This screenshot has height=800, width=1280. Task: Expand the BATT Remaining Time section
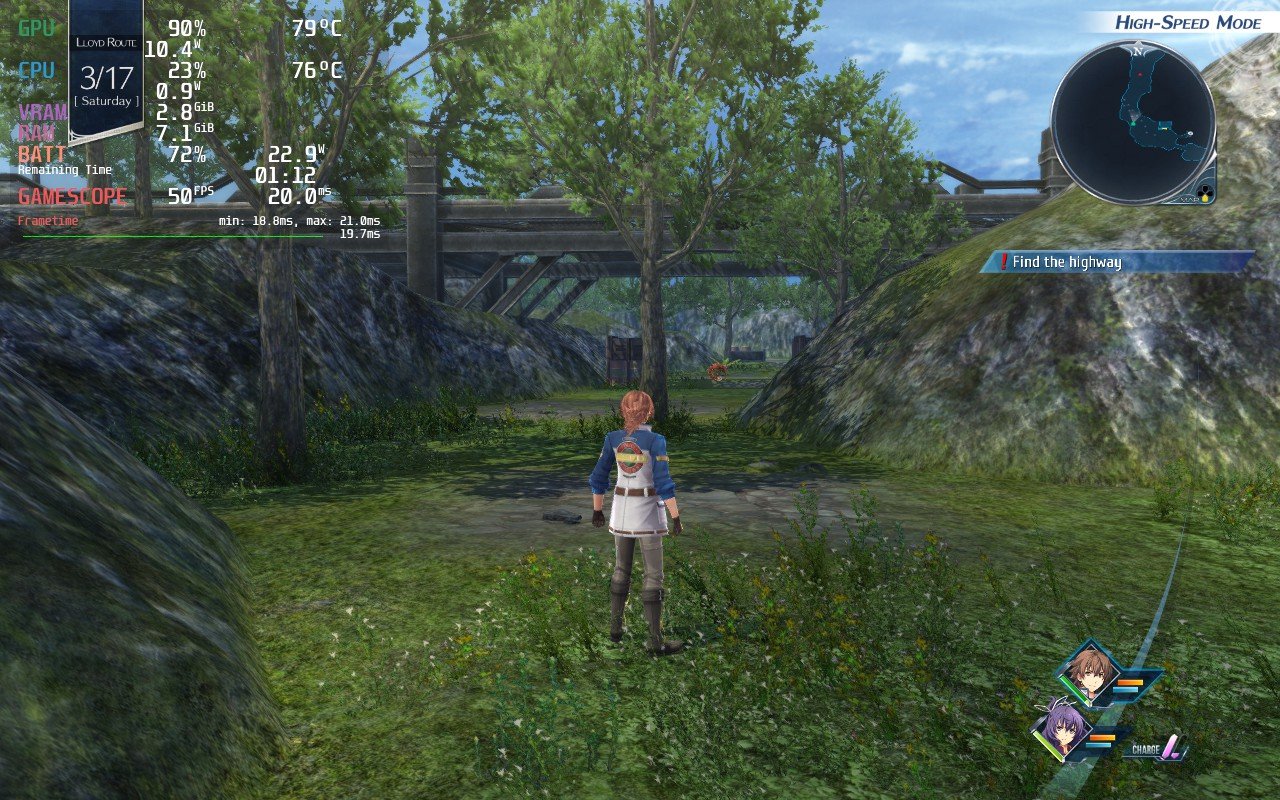(x=65, y=172)
